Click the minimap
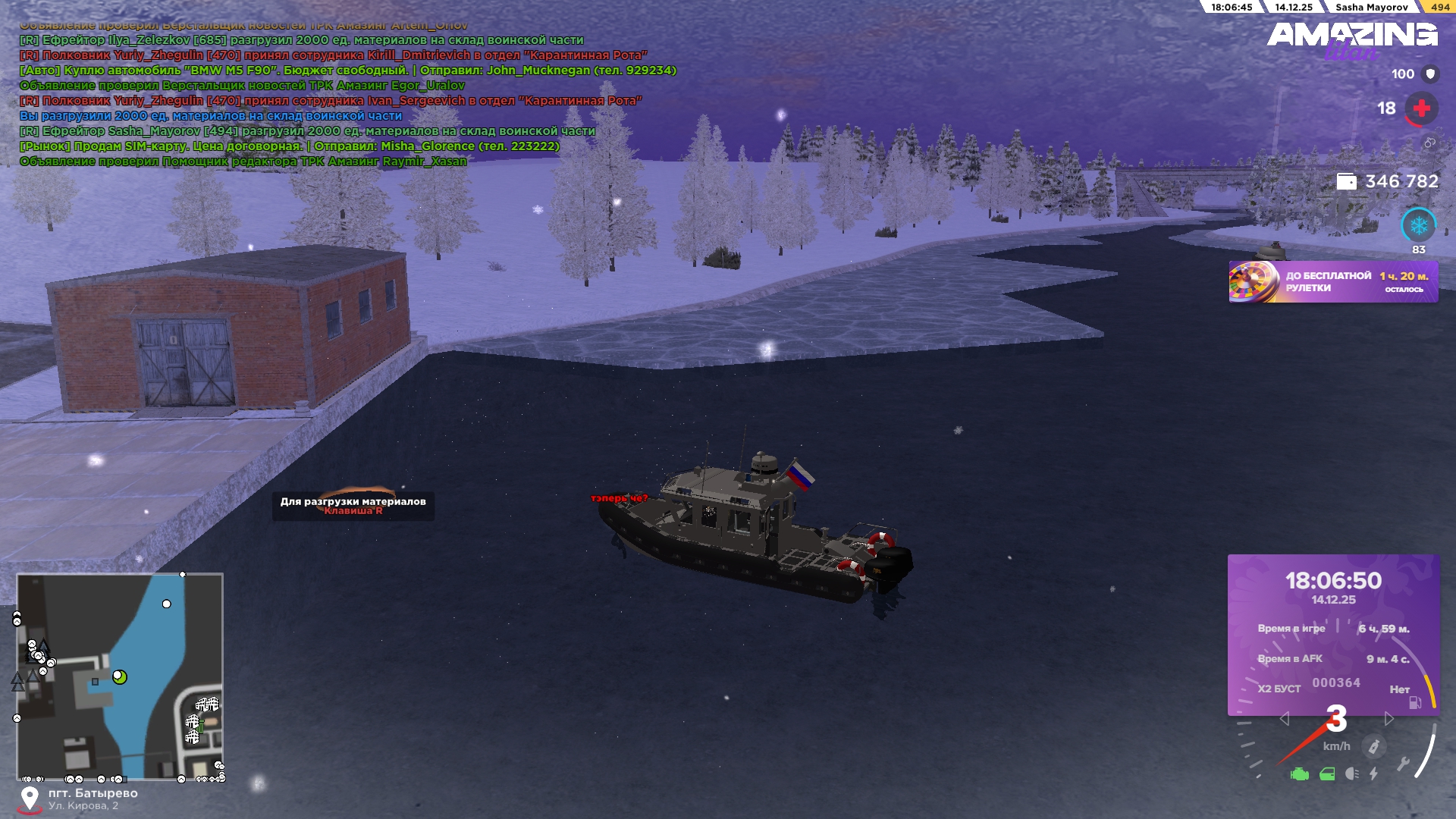This screenshot has width=1456, height=819. tap(120, 676)
